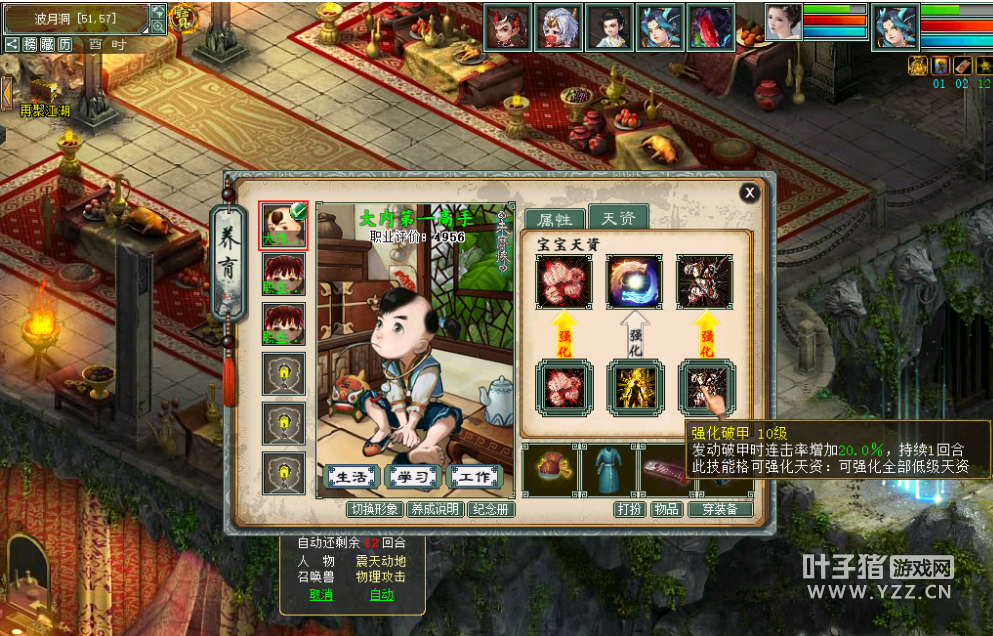Click the 自动 link in auto-battle panel
Screen dimensions: 993x636
click(382, 595)
